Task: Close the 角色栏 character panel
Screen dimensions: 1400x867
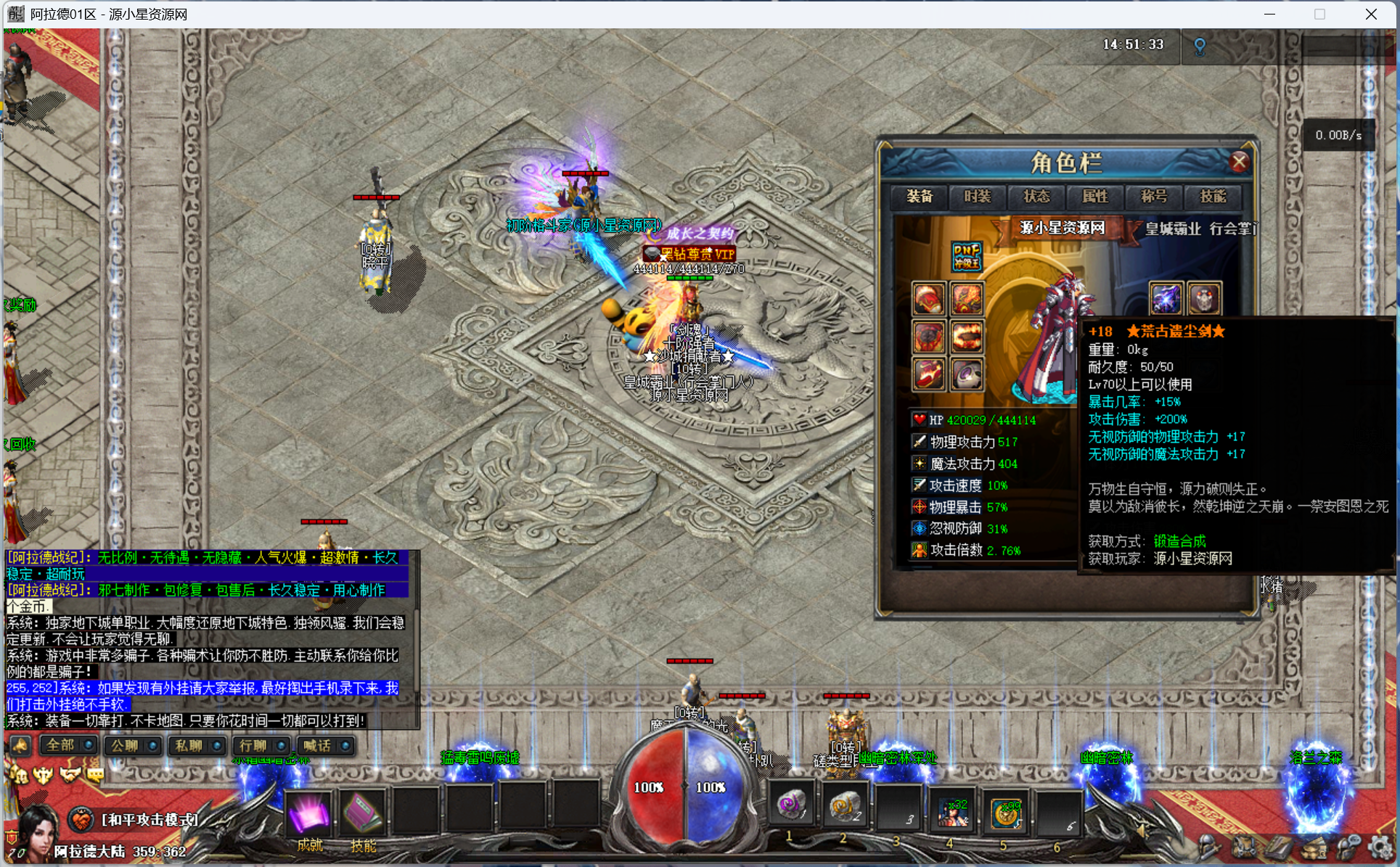Action: tap(1239, 162)
